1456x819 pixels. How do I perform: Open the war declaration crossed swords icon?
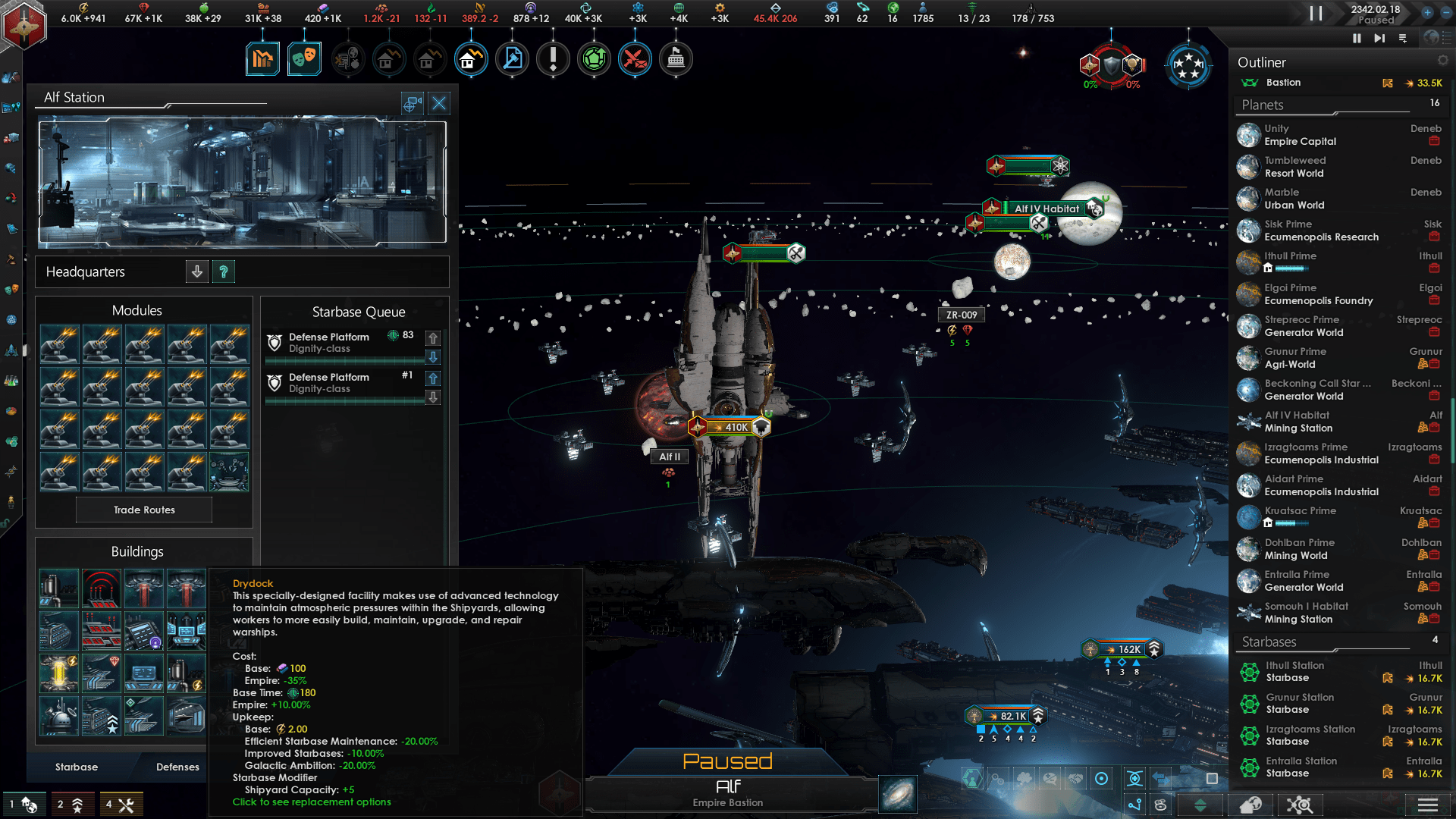click(x=635, y=58)
